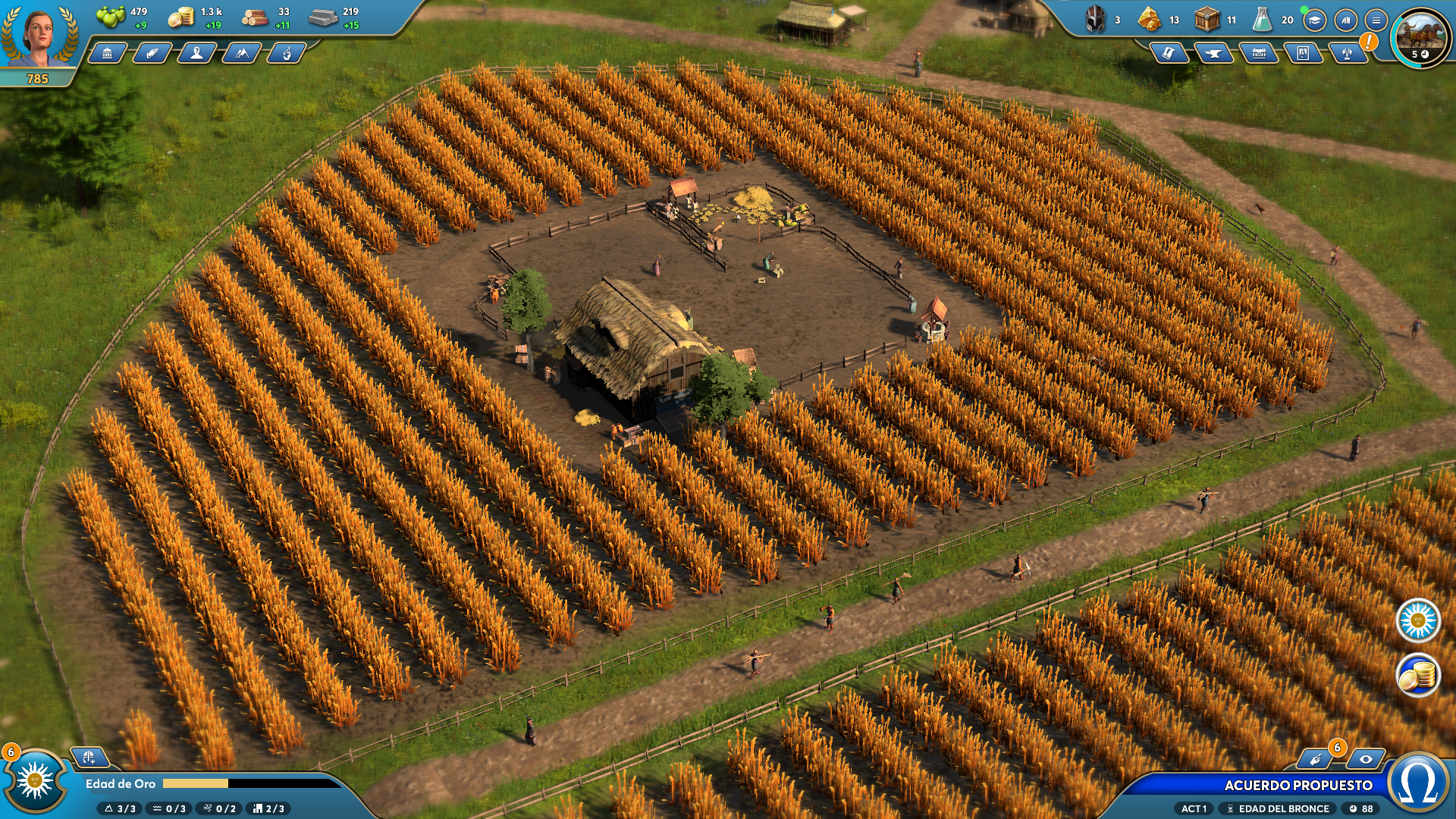
Task: Open the pointing hand icon menu
Action: 286,53
